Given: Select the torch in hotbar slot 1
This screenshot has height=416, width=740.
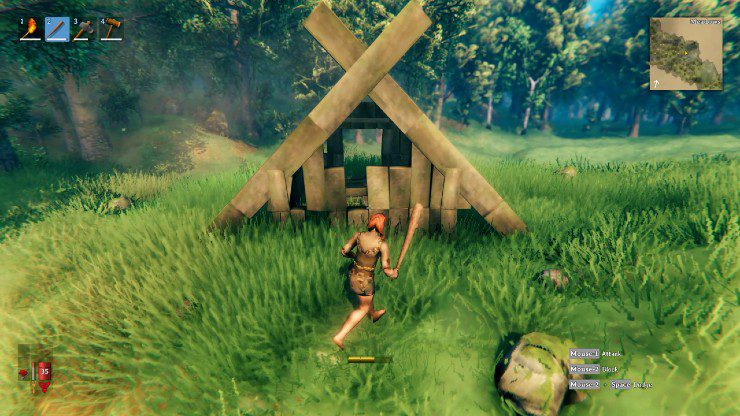Looking at the screenshot, I should pyautogui.click(x=31, y=29).
